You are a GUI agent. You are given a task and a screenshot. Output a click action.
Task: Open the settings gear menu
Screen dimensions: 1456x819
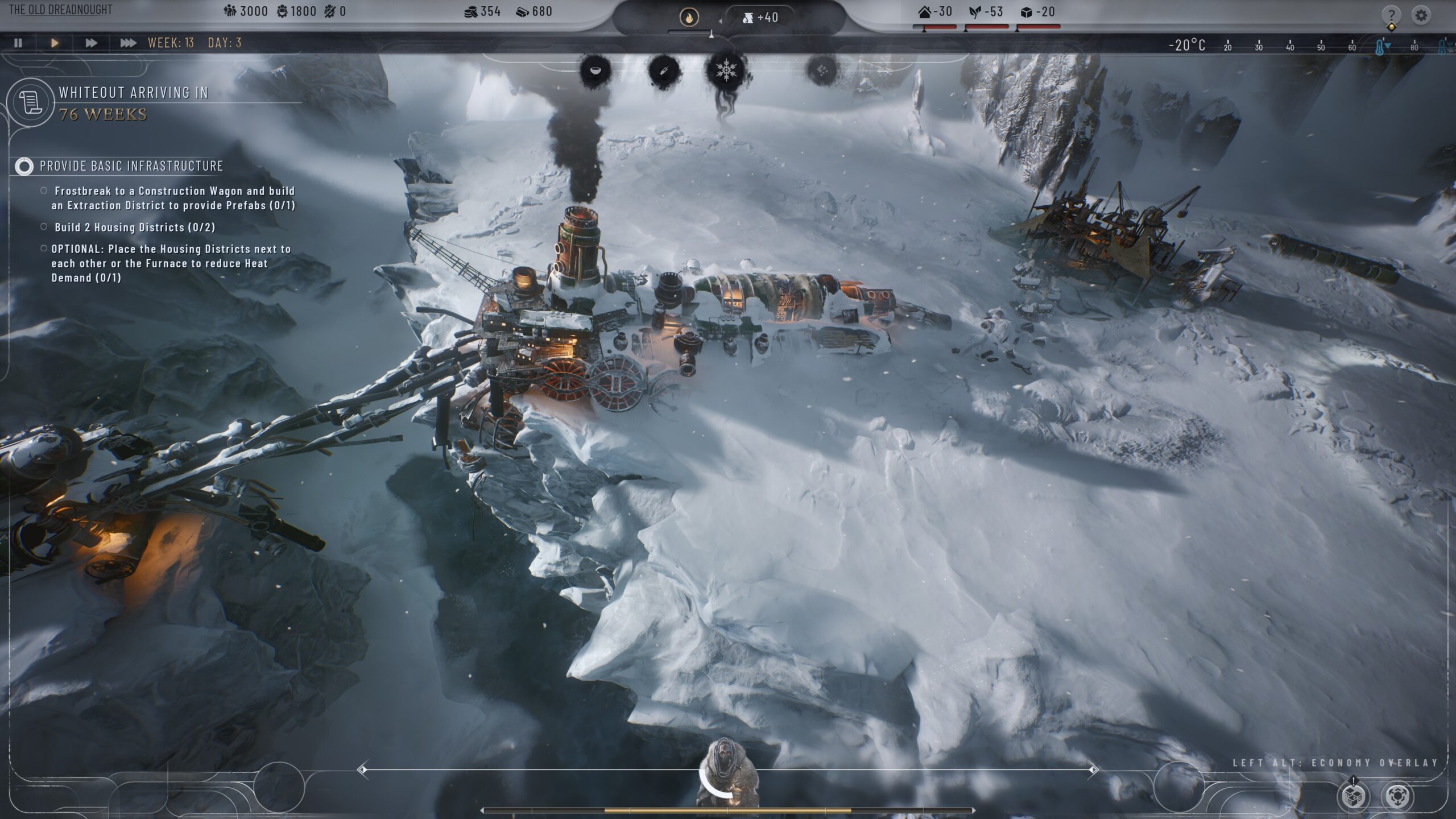(1421, 15)
